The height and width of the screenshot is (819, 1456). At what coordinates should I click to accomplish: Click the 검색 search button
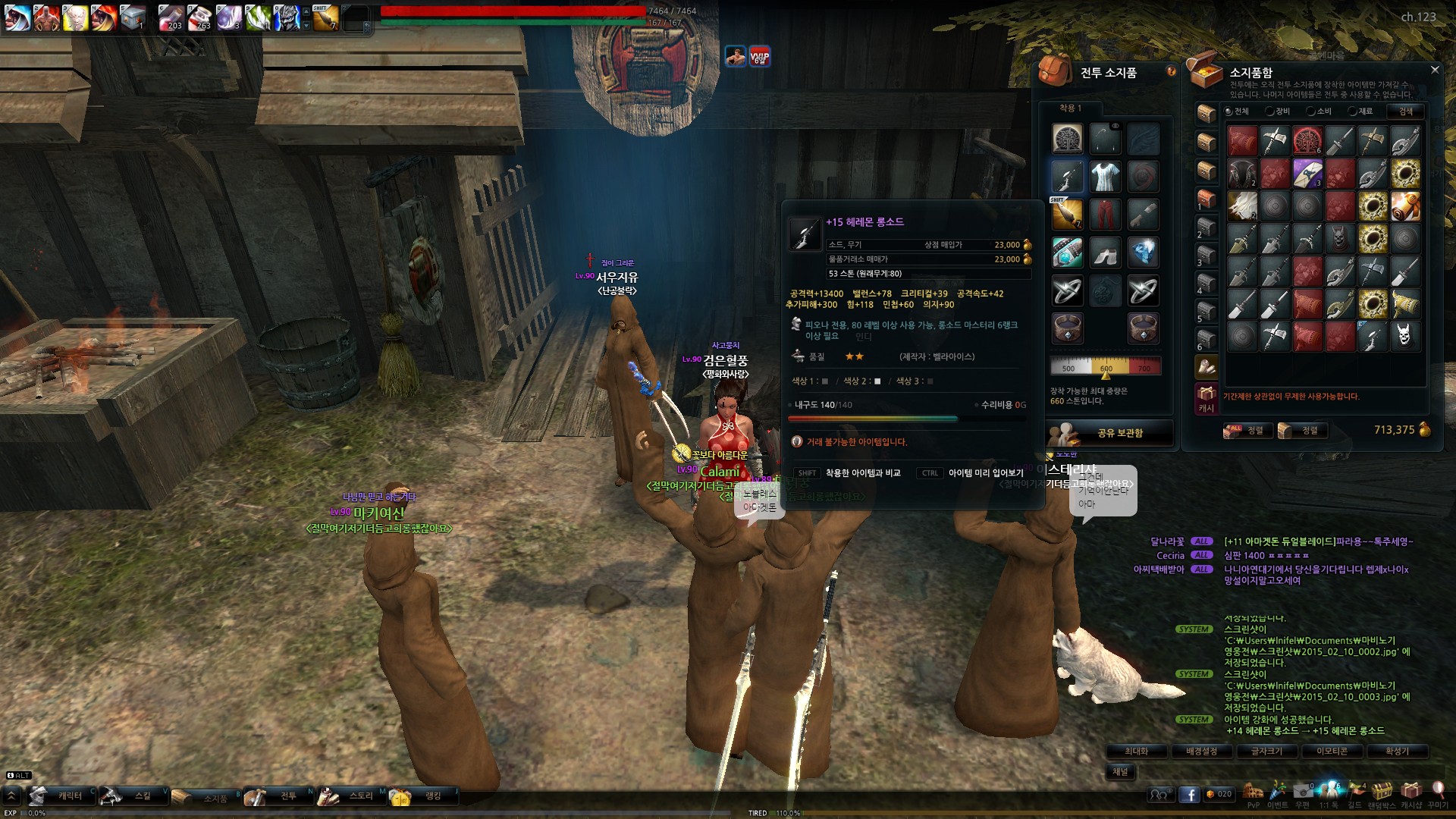[1405, 111]
